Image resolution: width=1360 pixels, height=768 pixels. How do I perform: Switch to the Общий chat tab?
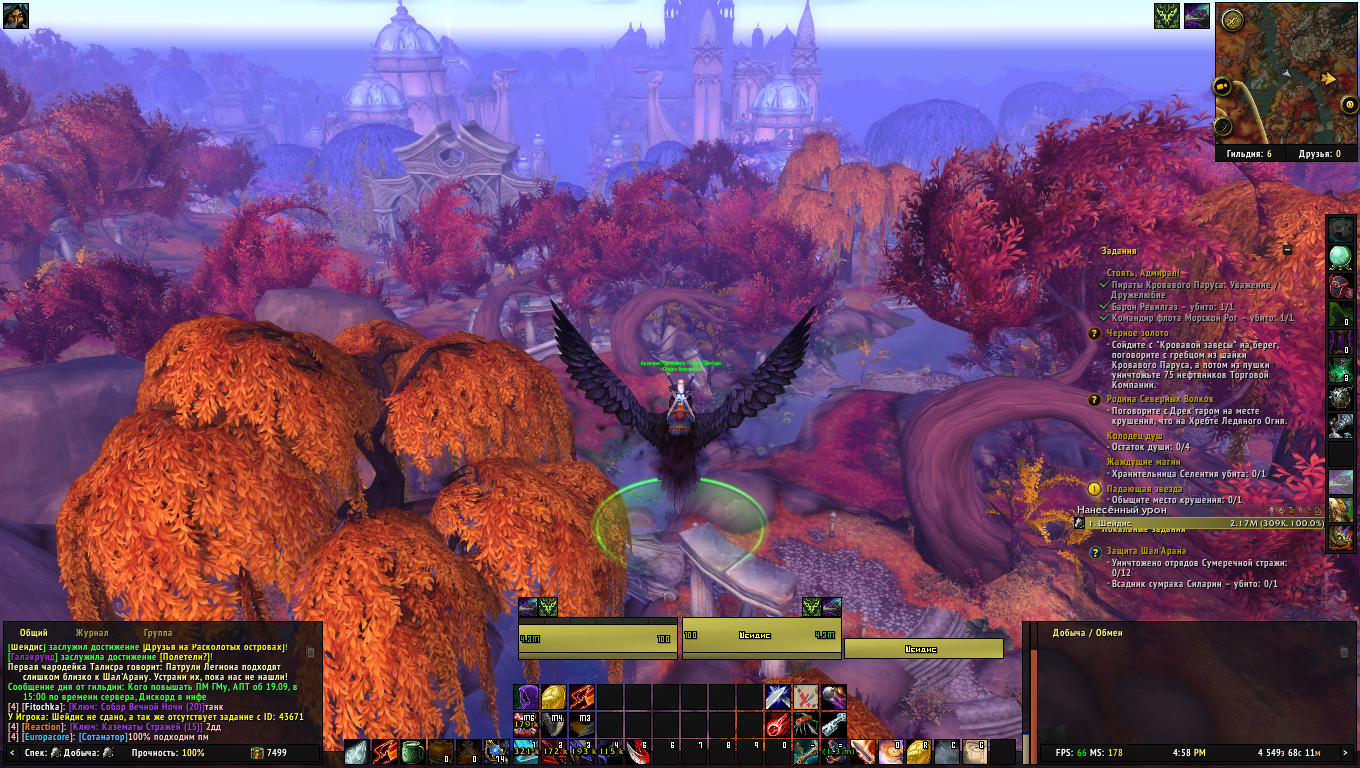point(34,633)
